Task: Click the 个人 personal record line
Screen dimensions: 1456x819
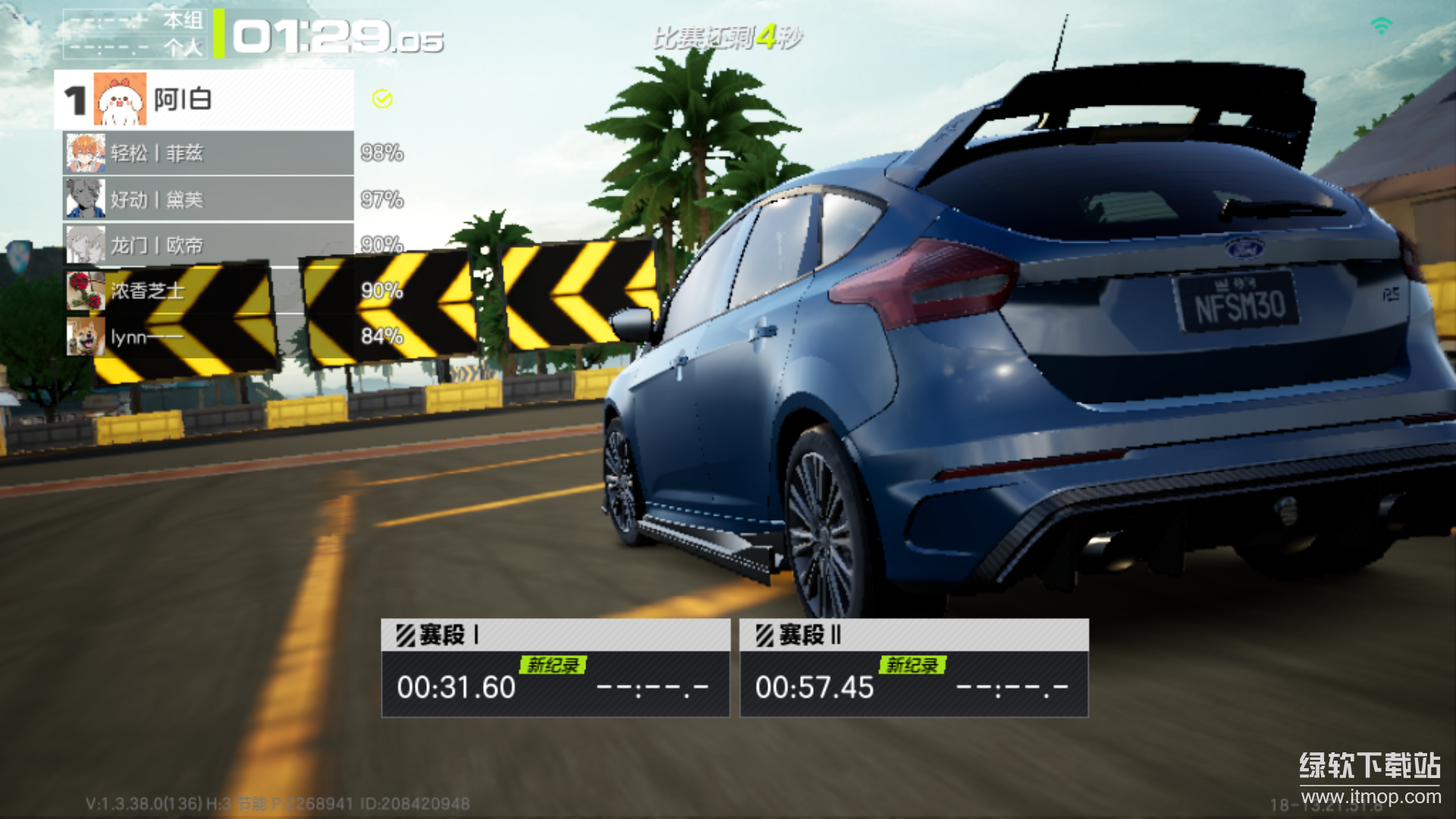Action: [135, 47]
